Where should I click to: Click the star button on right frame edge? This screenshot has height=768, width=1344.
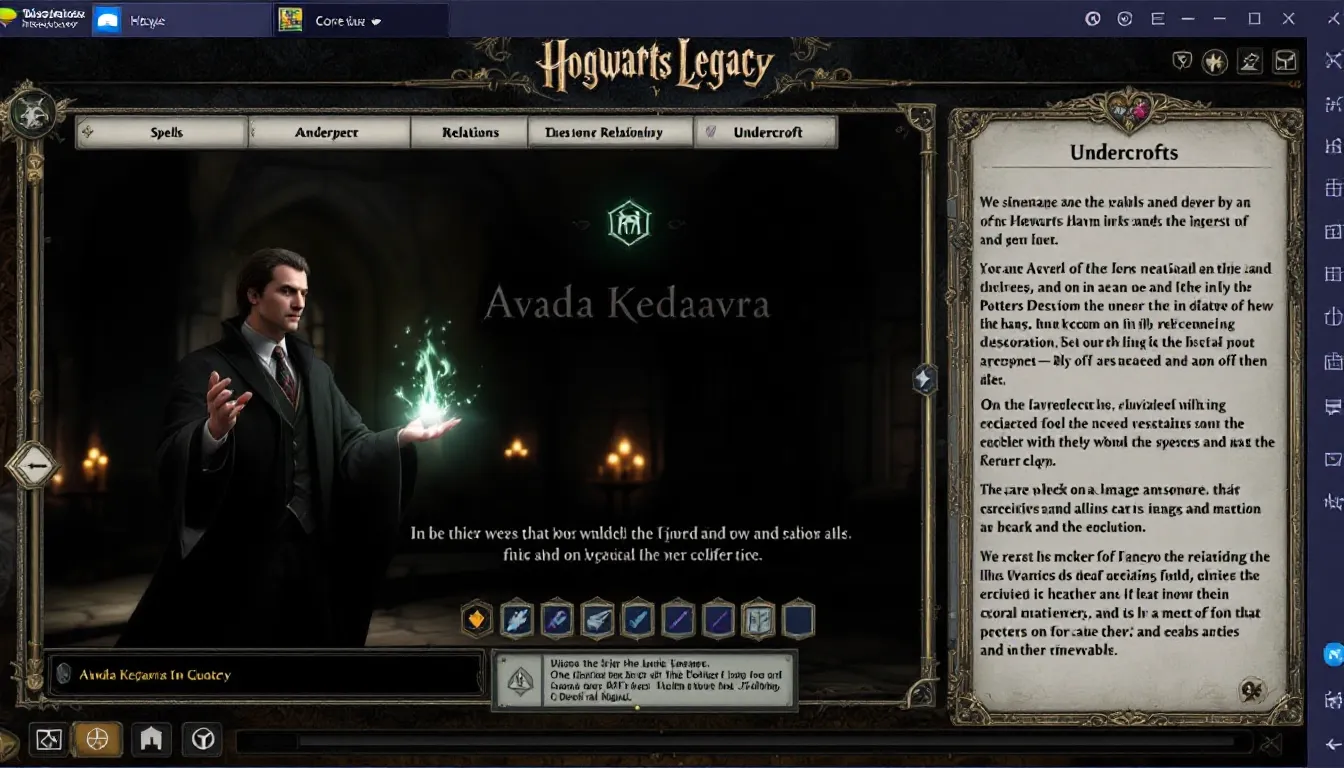pyautogui.click(x=924, y=379)
